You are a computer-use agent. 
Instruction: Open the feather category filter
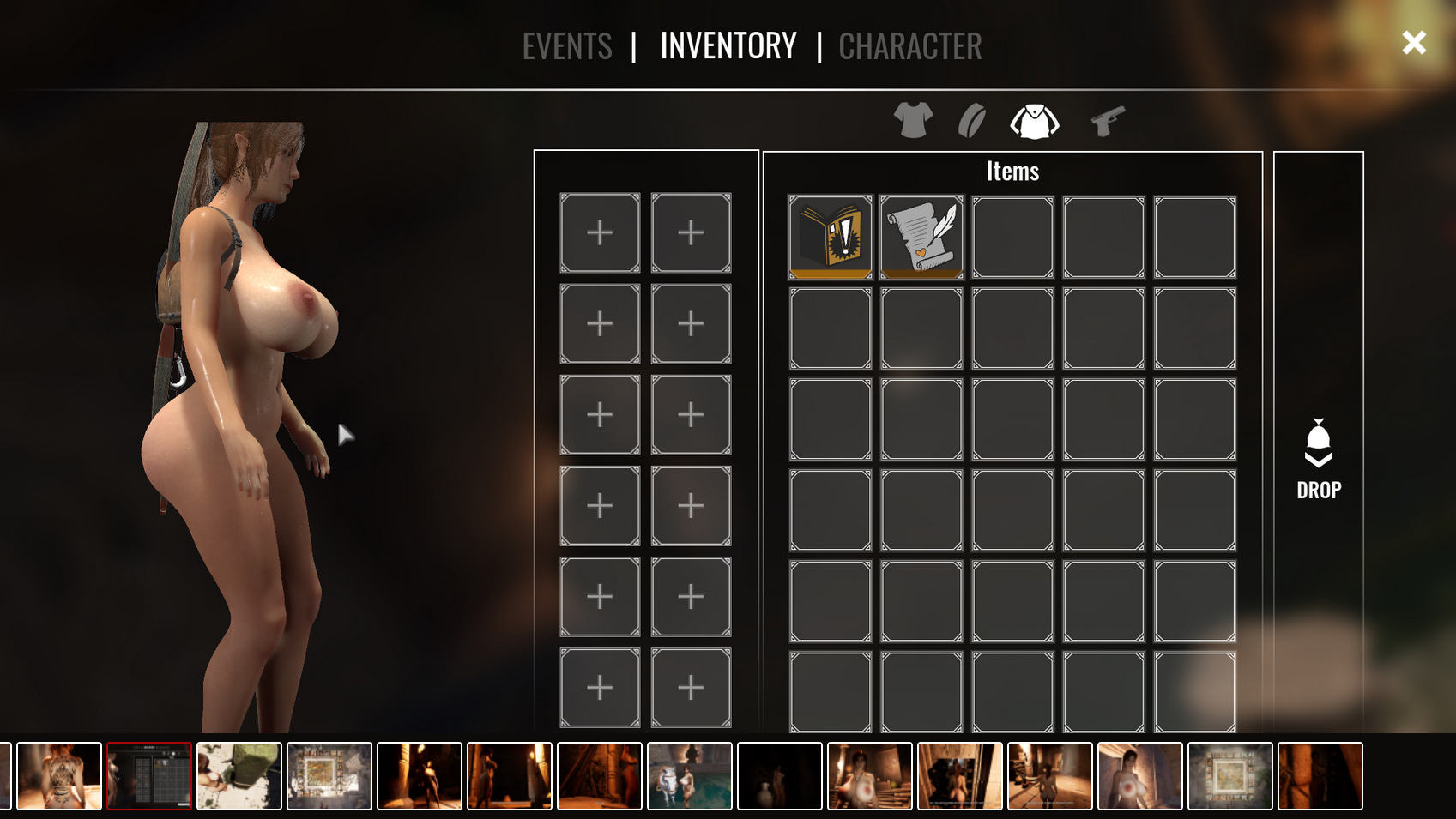tap(972, 121)
